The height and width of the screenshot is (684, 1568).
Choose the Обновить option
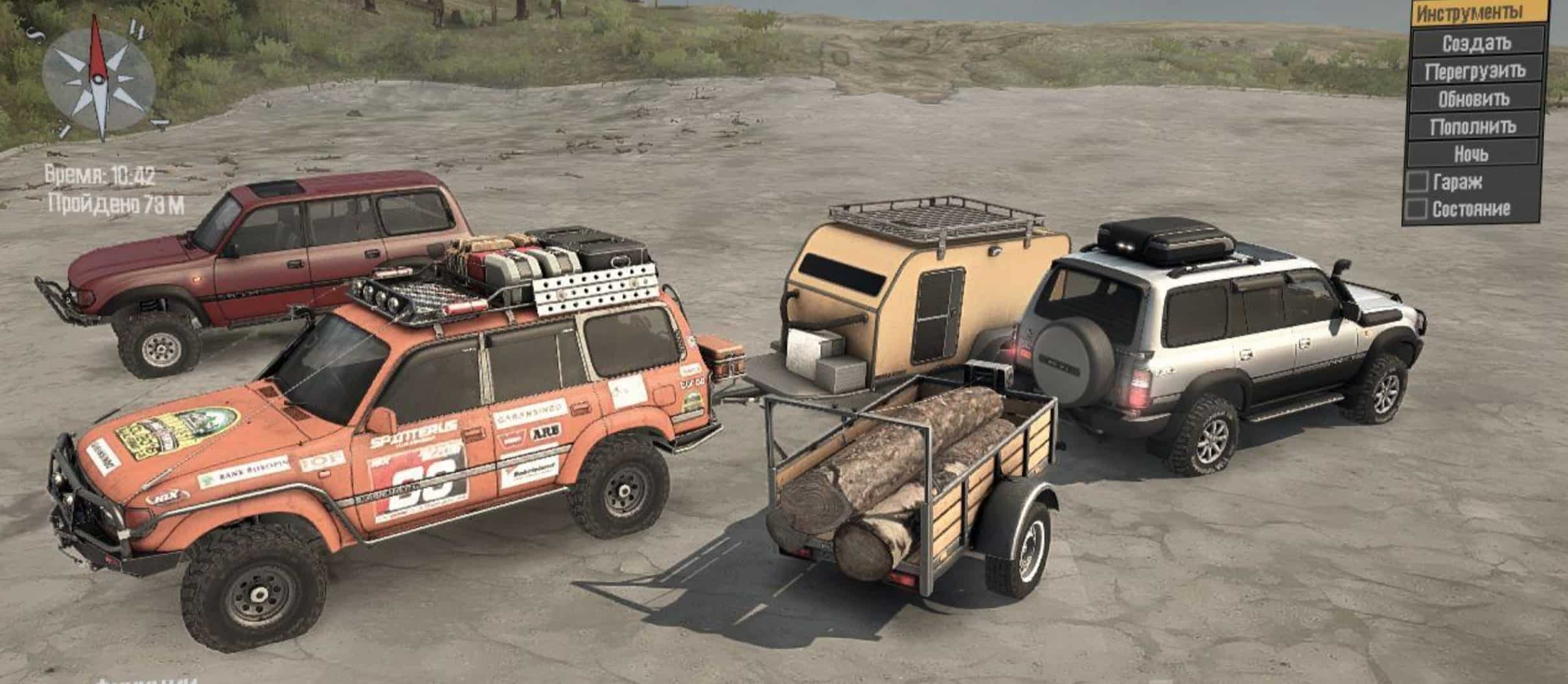(1473, 99)
